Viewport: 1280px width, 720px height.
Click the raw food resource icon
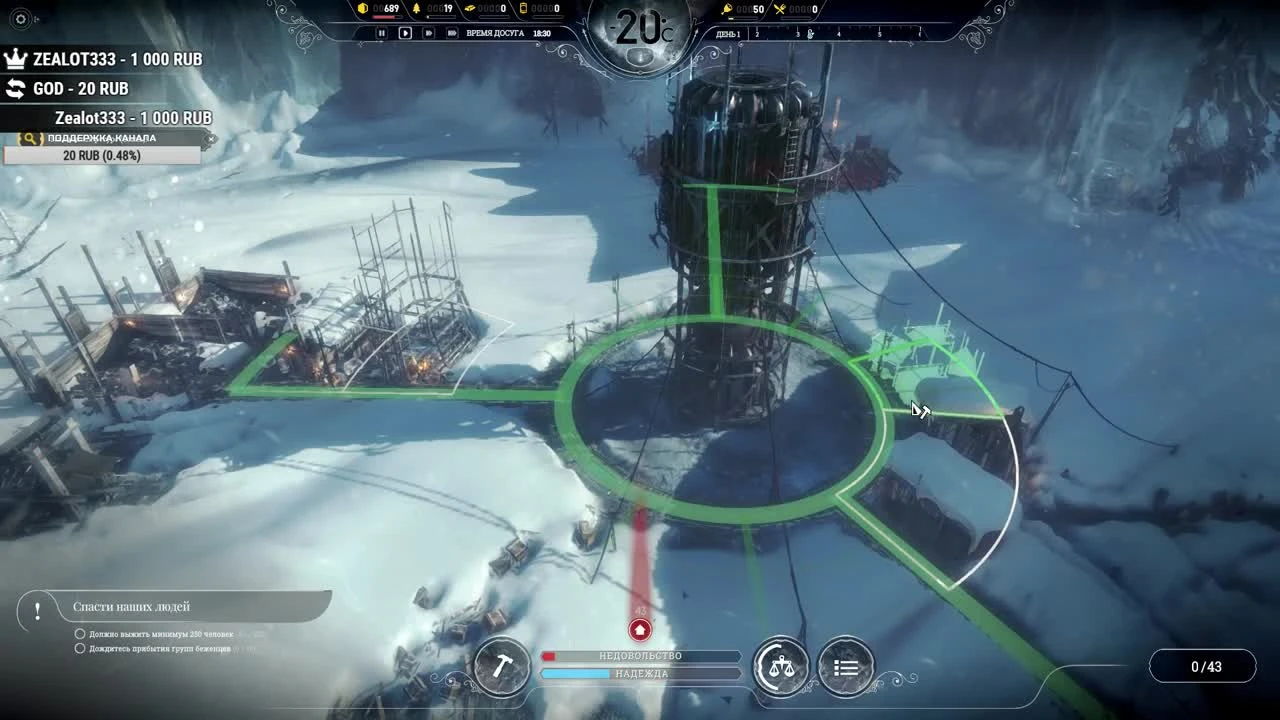click(726, 9)
